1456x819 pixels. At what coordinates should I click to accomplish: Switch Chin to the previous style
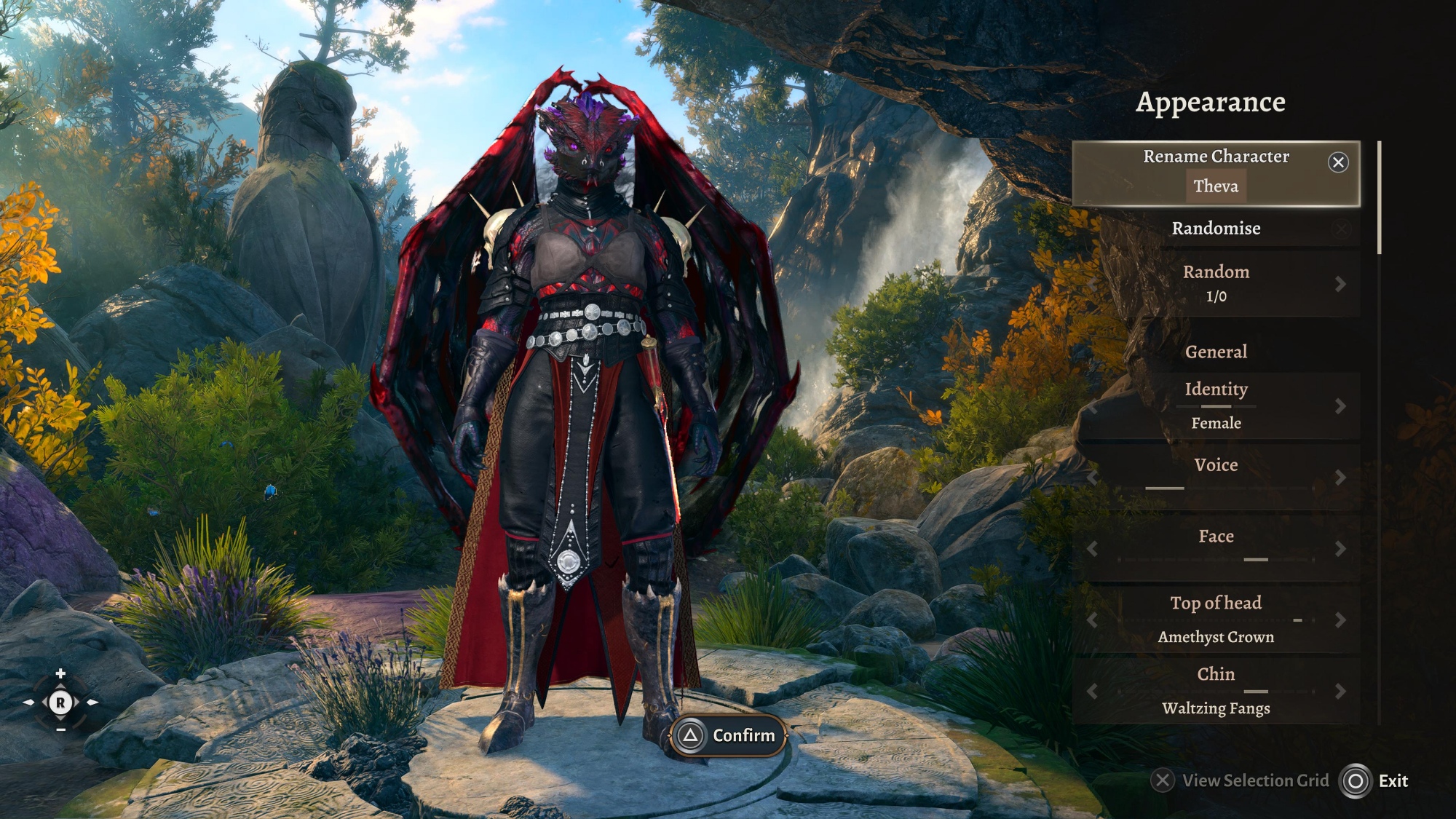coord(1092,692)
